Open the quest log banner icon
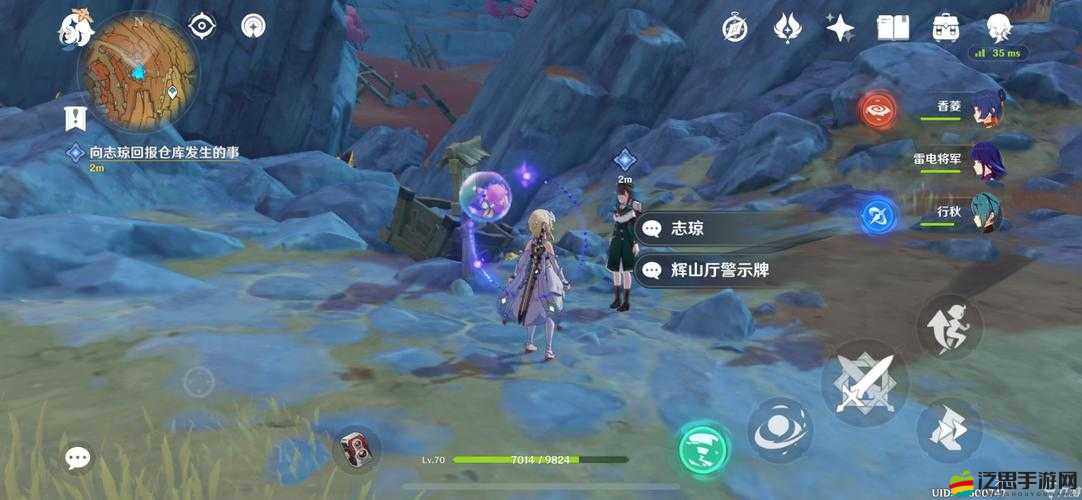Viewport: 1082px width, 500px height. coord(75,118)
